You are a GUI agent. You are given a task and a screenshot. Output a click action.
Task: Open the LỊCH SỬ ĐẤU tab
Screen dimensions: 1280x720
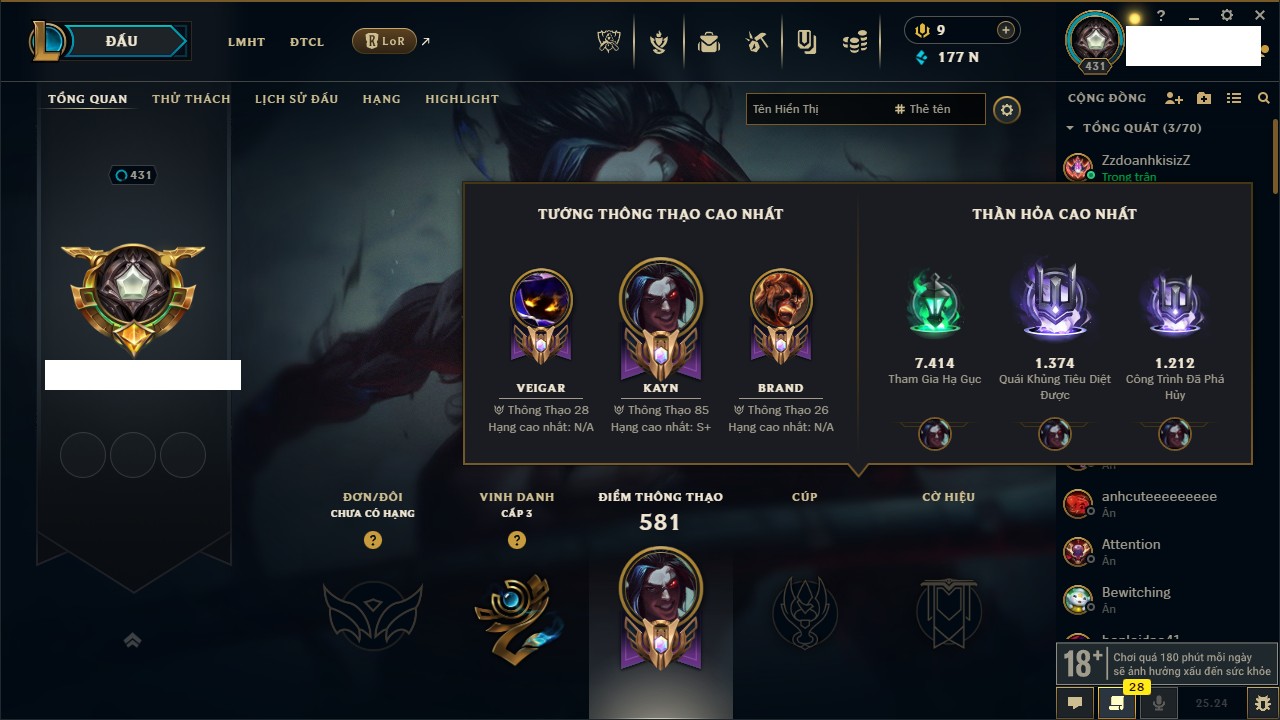point(296,99)
